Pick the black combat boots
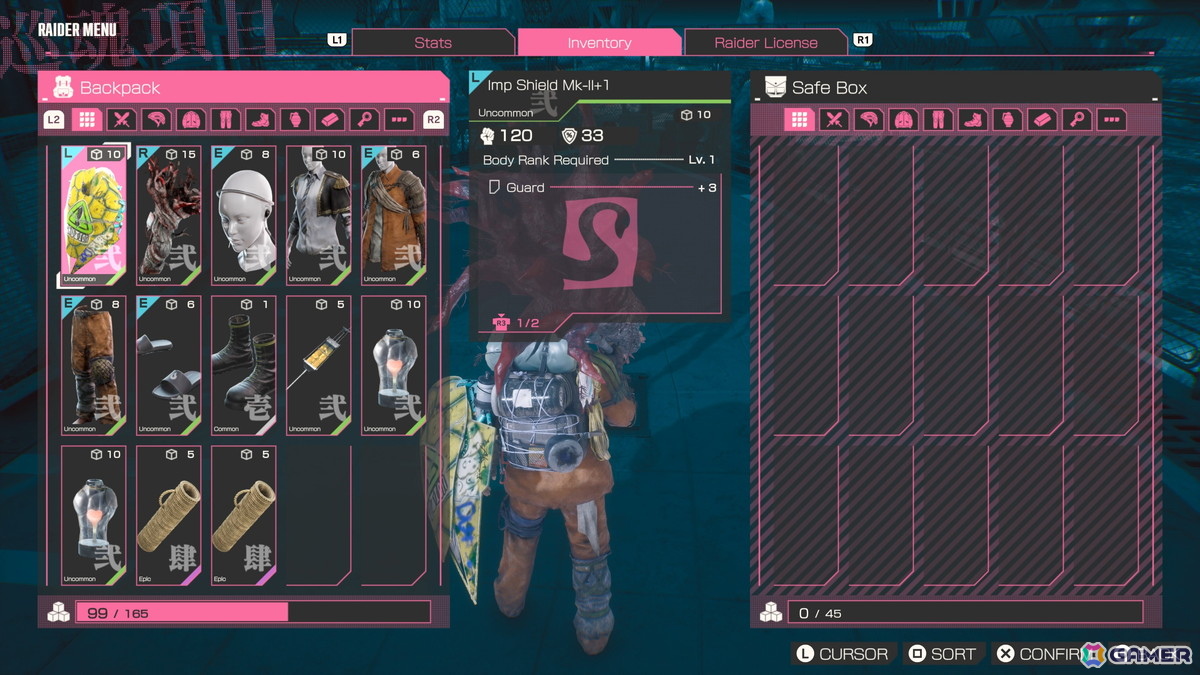The width and height of the screenshot is (1200, 675). pos(243,365)
